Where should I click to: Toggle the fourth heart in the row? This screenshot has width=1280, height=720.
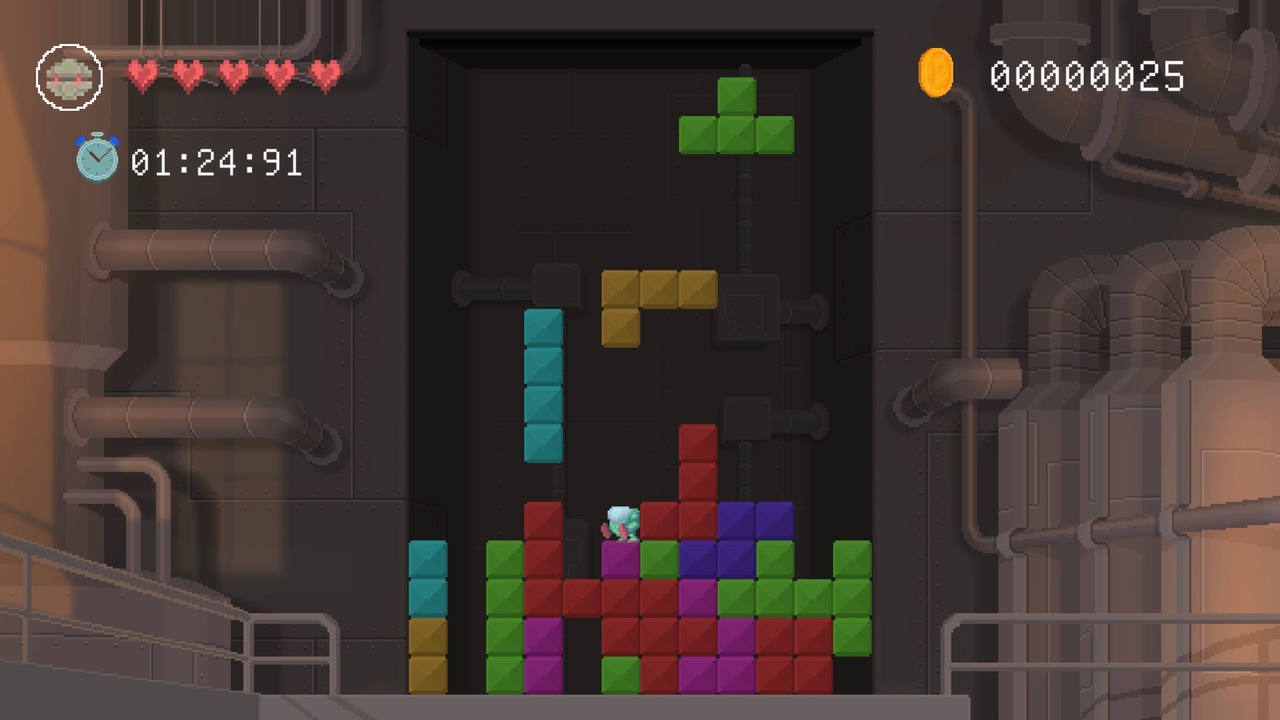(x=278, y=74)
